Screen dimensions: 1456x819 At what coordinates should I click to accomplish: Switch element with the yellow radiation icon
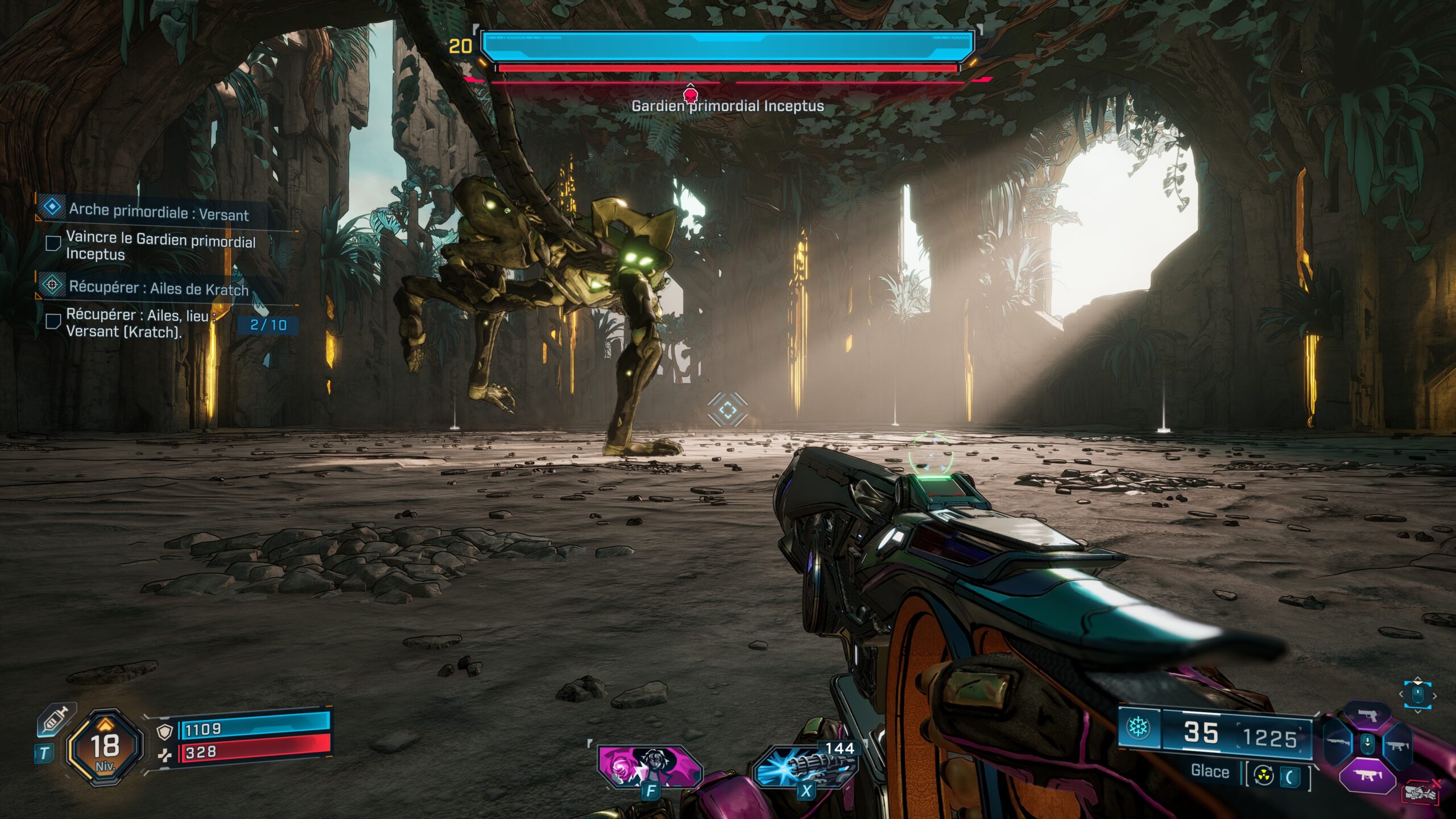coord(1263,776)
